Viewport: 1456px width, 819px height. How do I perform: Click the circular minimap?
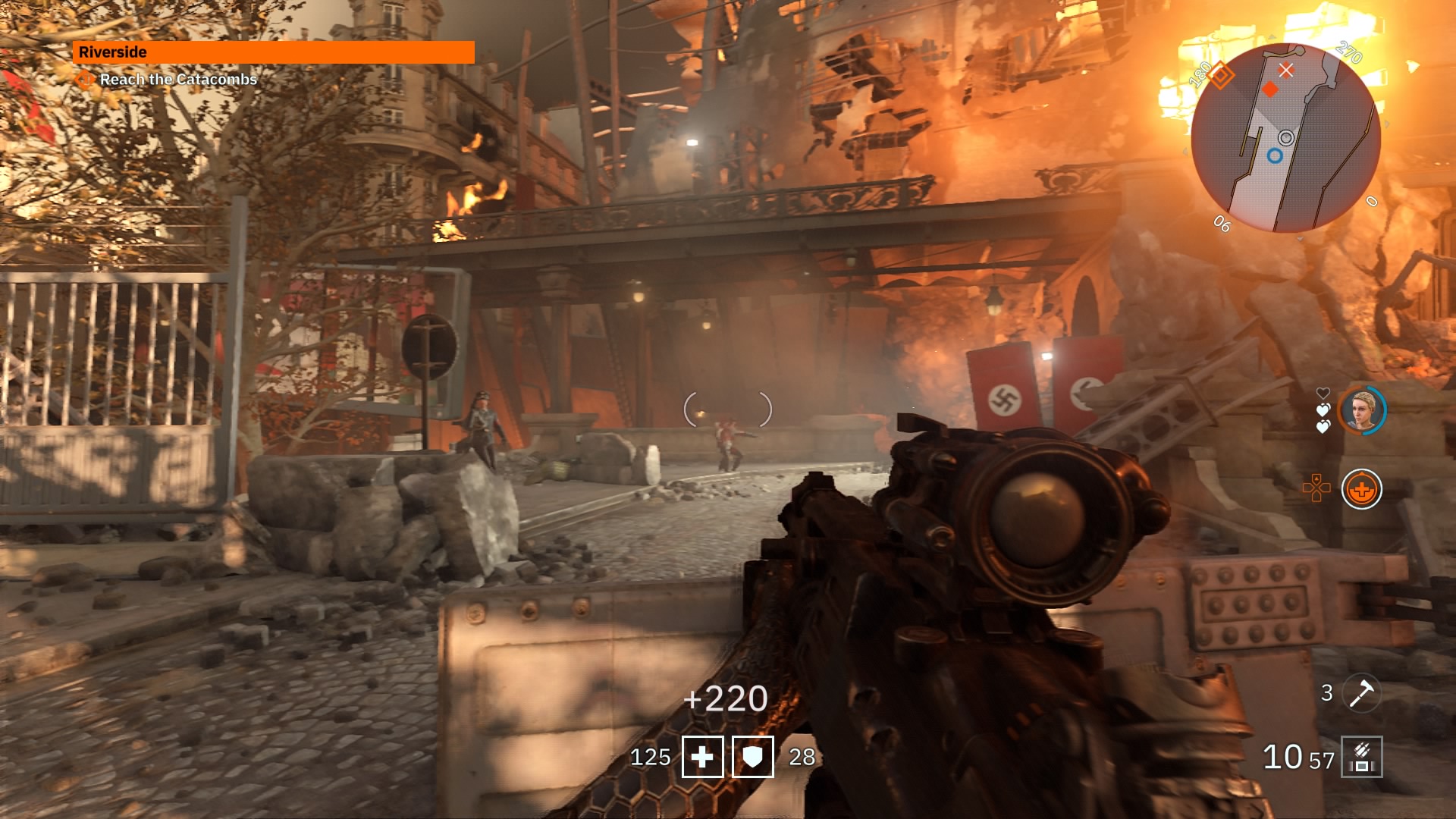[1285, 138]
